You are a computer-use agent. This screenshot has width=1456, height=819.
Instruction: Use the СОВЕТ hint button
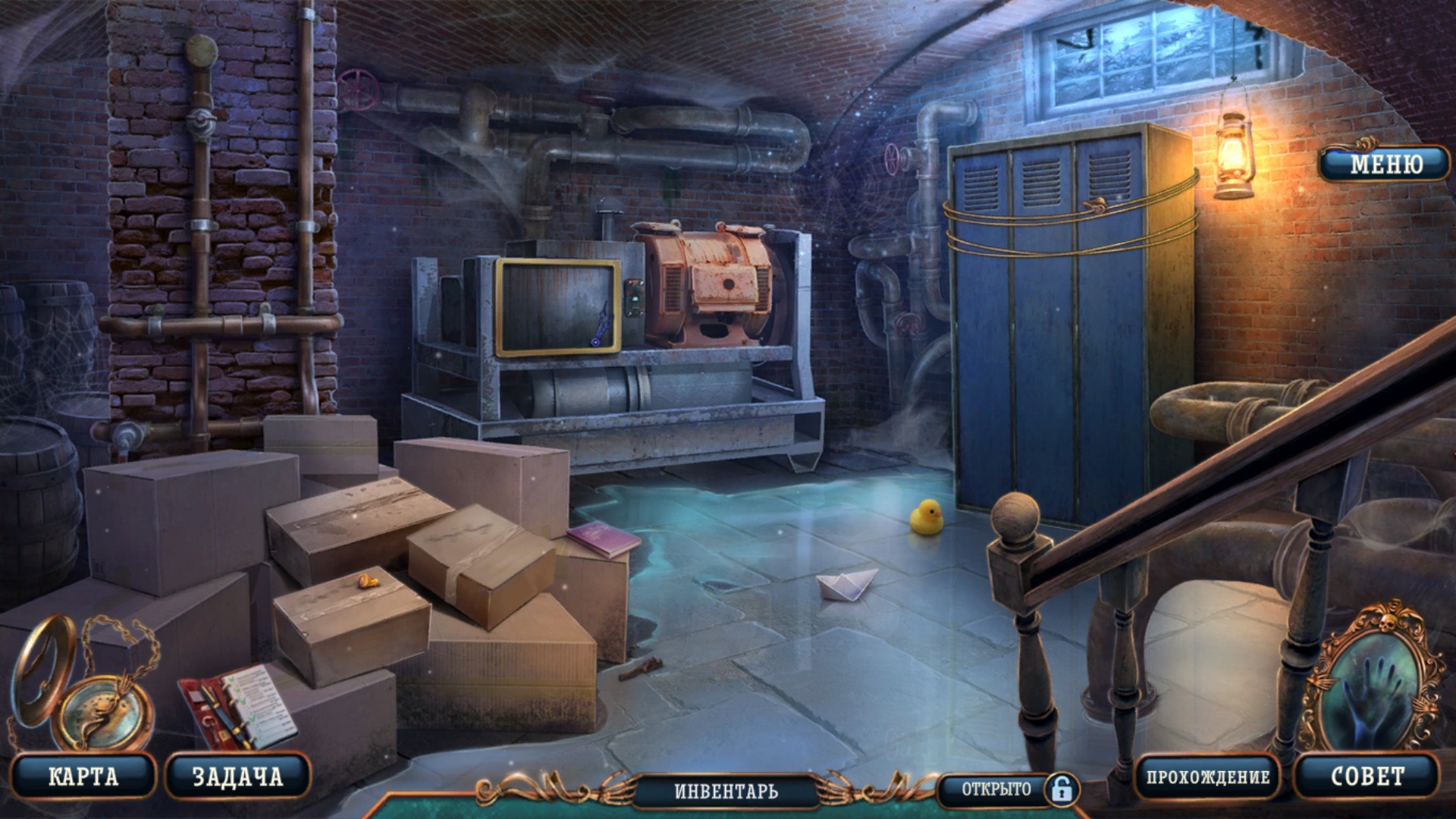pyautogui.click(x=1367, y=776)
